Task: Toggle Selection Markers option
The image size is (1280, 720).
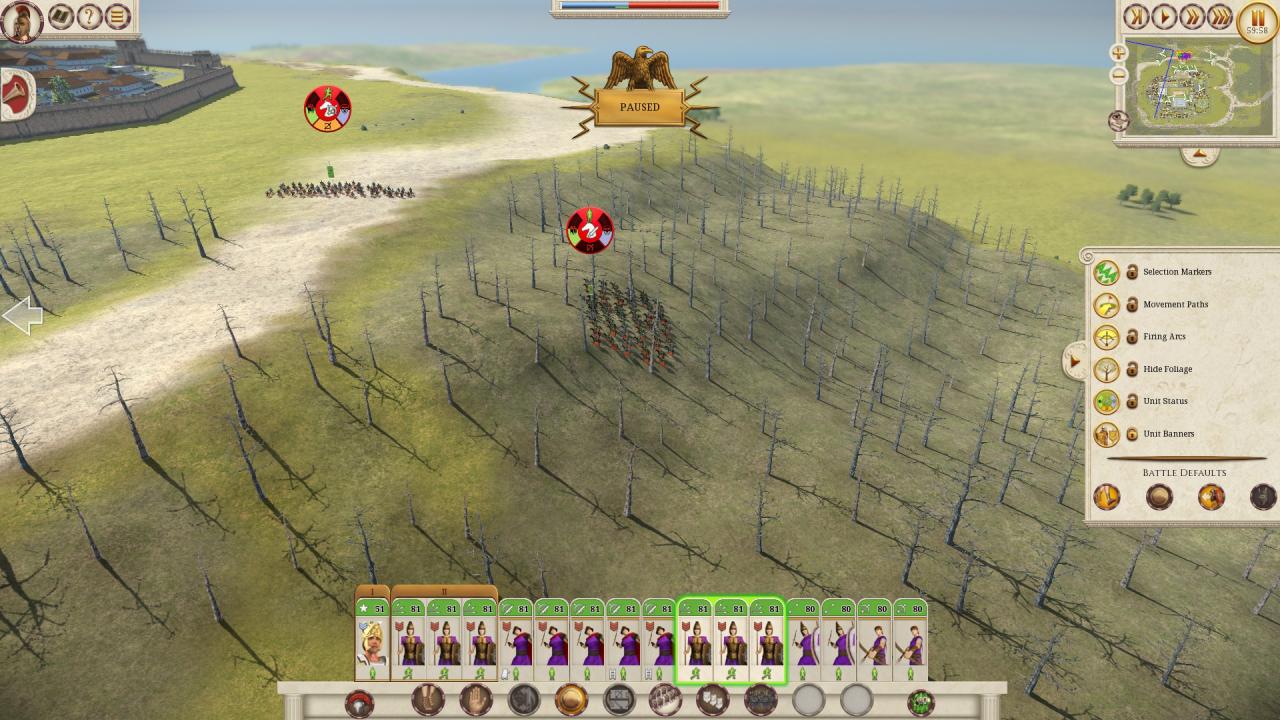Action: [x=1106, y=272]
